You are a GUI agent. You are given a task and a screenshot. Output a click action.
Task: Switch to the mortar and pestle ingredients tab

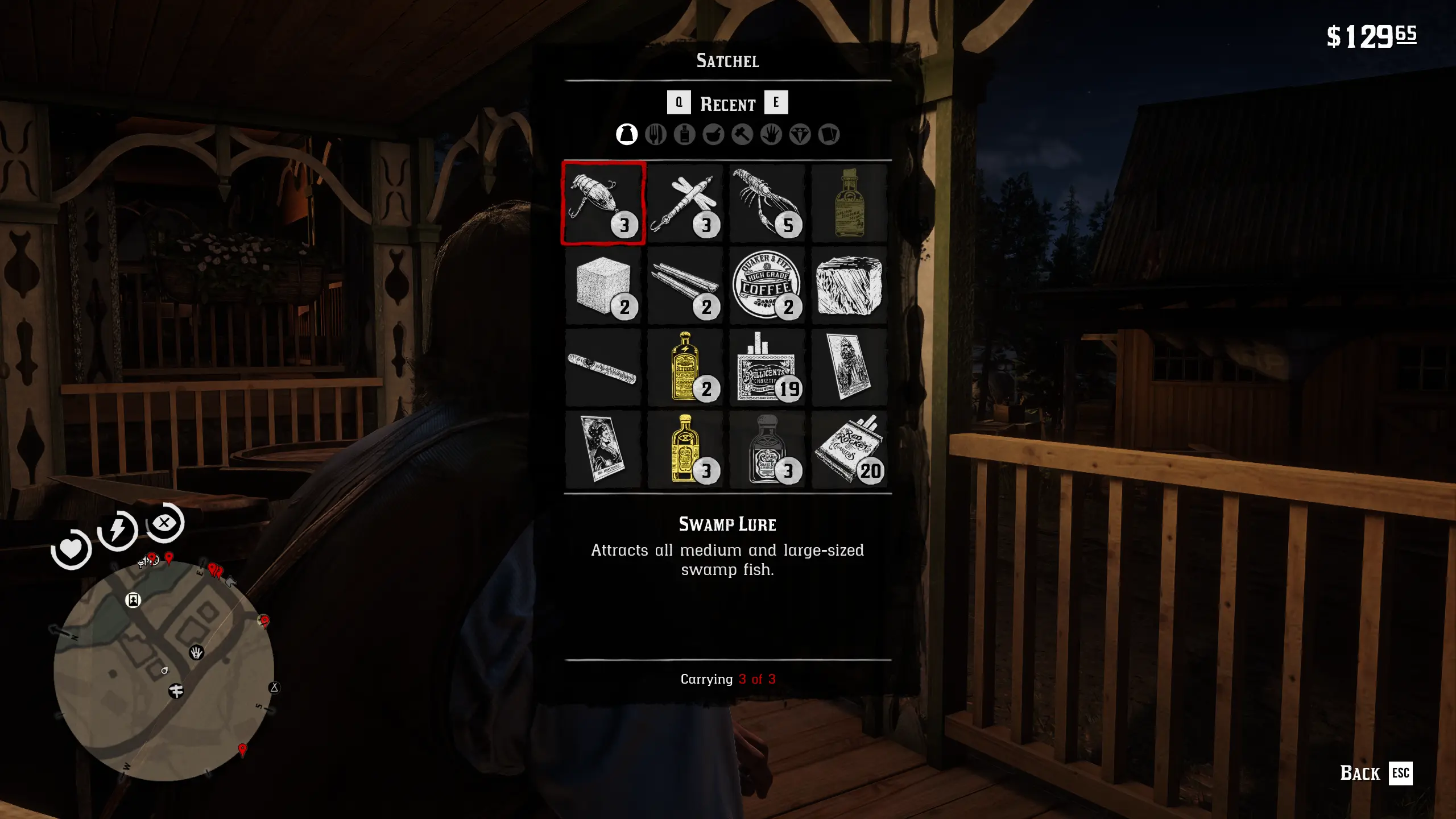713,135
